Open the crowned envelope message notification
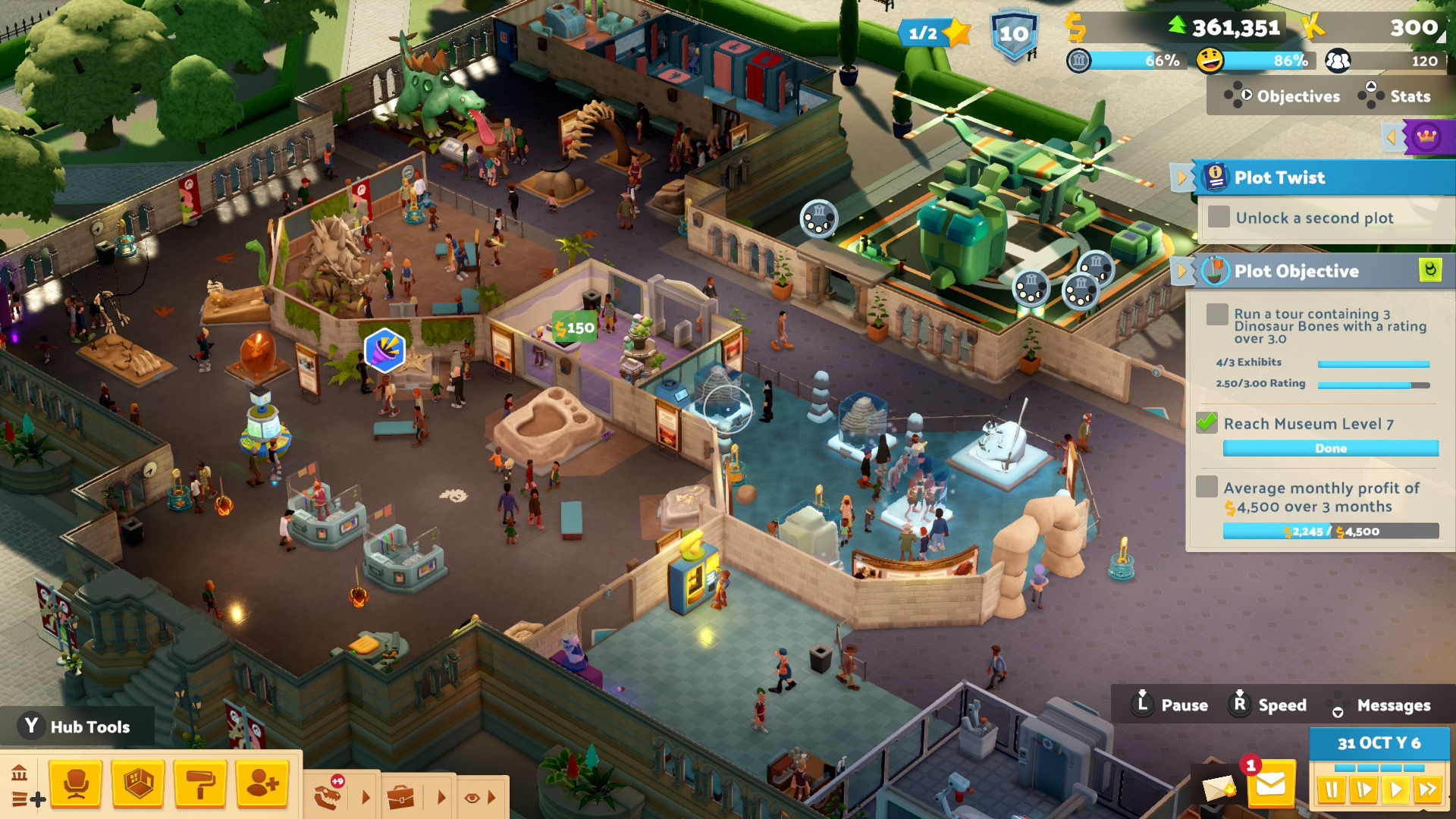The width and height of the screenshot is (1456, 819). pos(1218,789)
